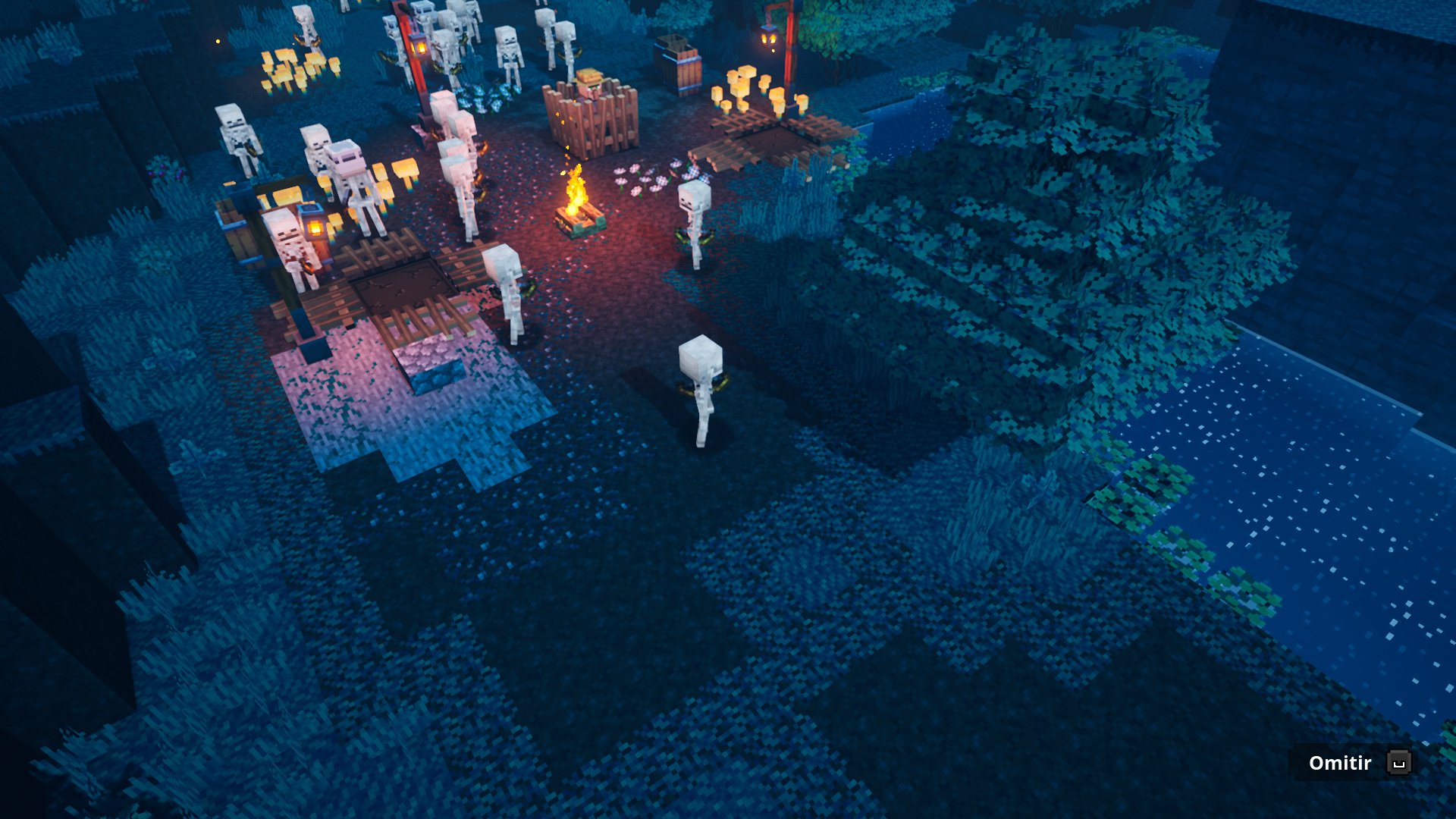
Task: Select the wooden barrel near the top center
Action: pyautogui.click(x=679, y=64)
